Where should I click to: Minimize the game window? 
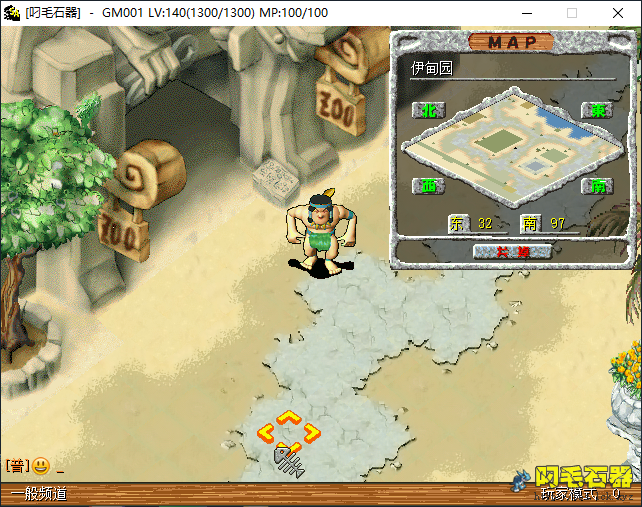point(526,13)
